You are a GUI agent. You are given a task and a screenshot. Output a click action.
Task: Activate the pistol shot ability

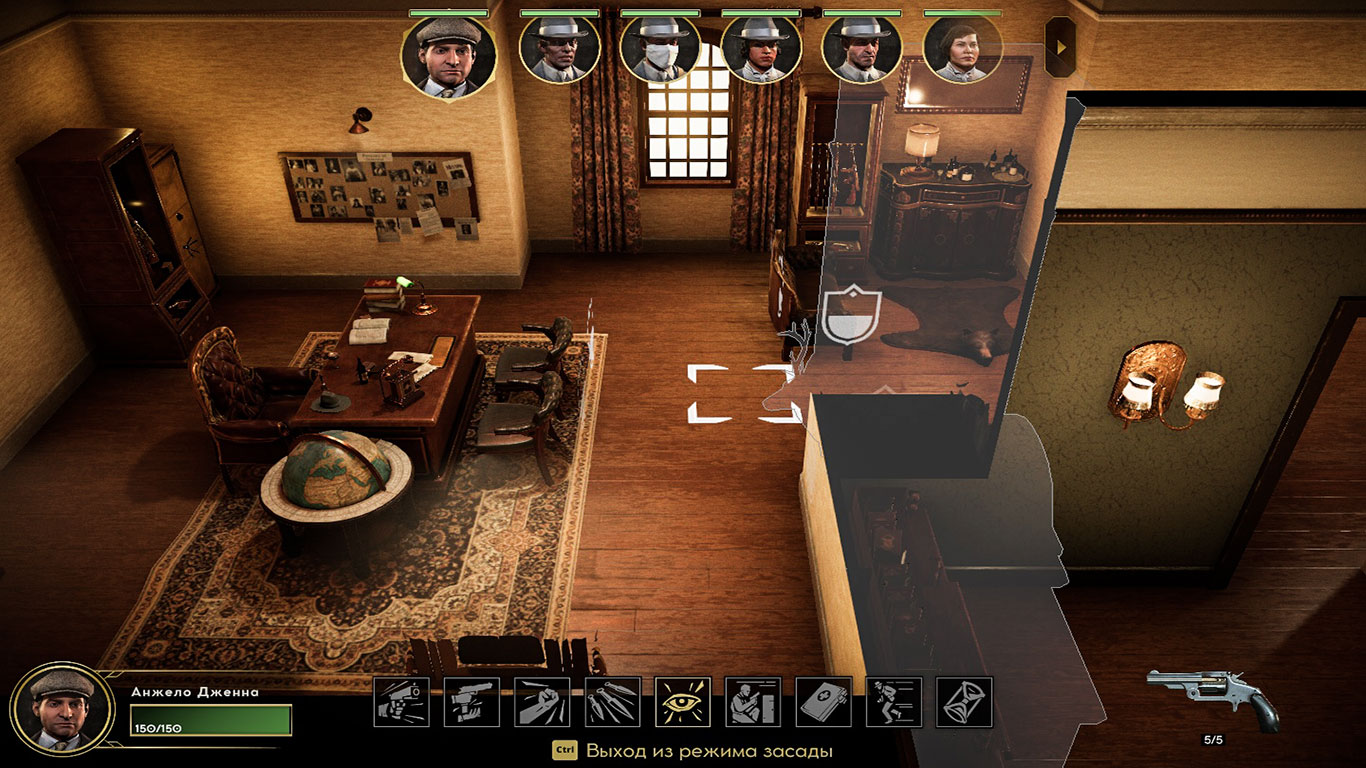[x=401, y=702]
